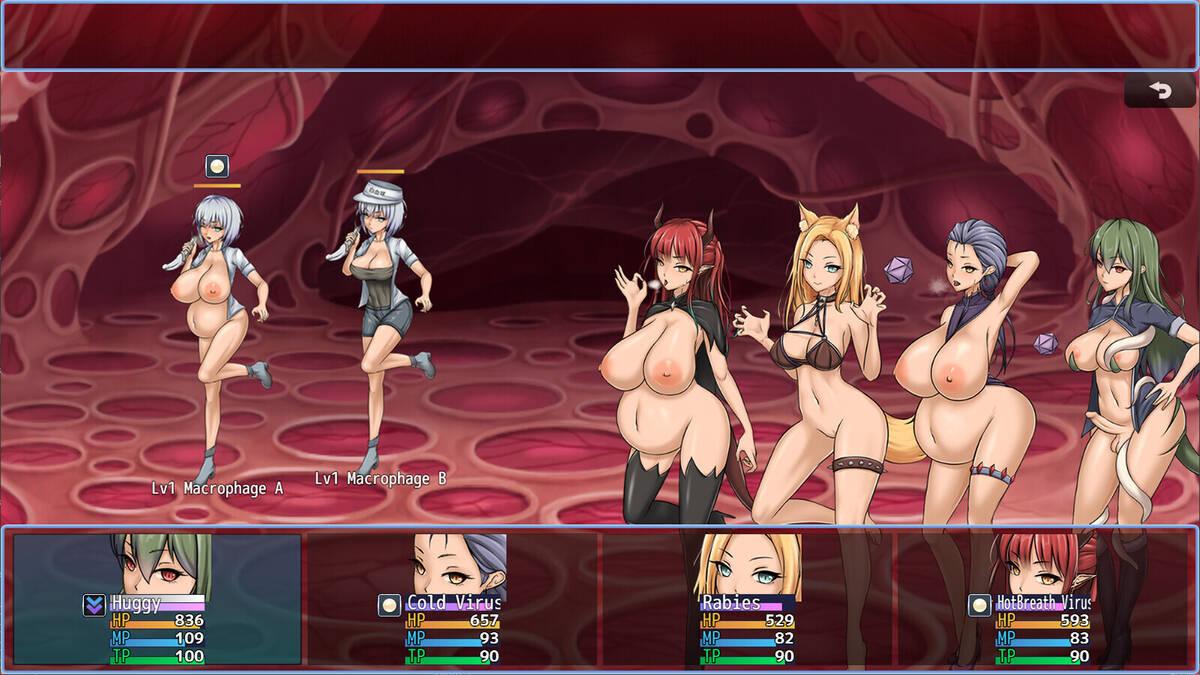
Task: Pick the Rabies party member panel
Action: coord(747,599)
